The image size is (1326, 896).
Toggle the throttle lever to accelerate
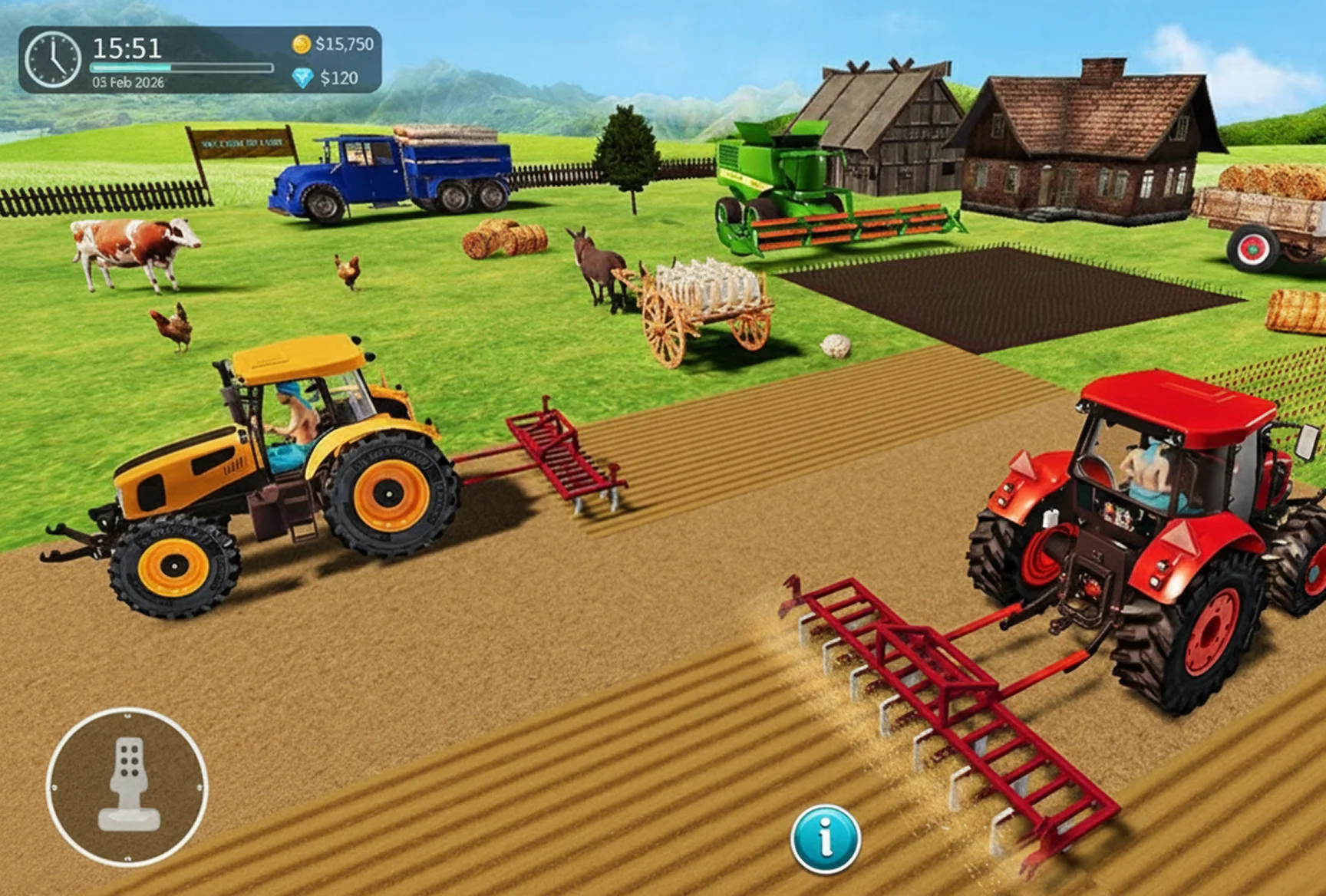coord(127,782)
